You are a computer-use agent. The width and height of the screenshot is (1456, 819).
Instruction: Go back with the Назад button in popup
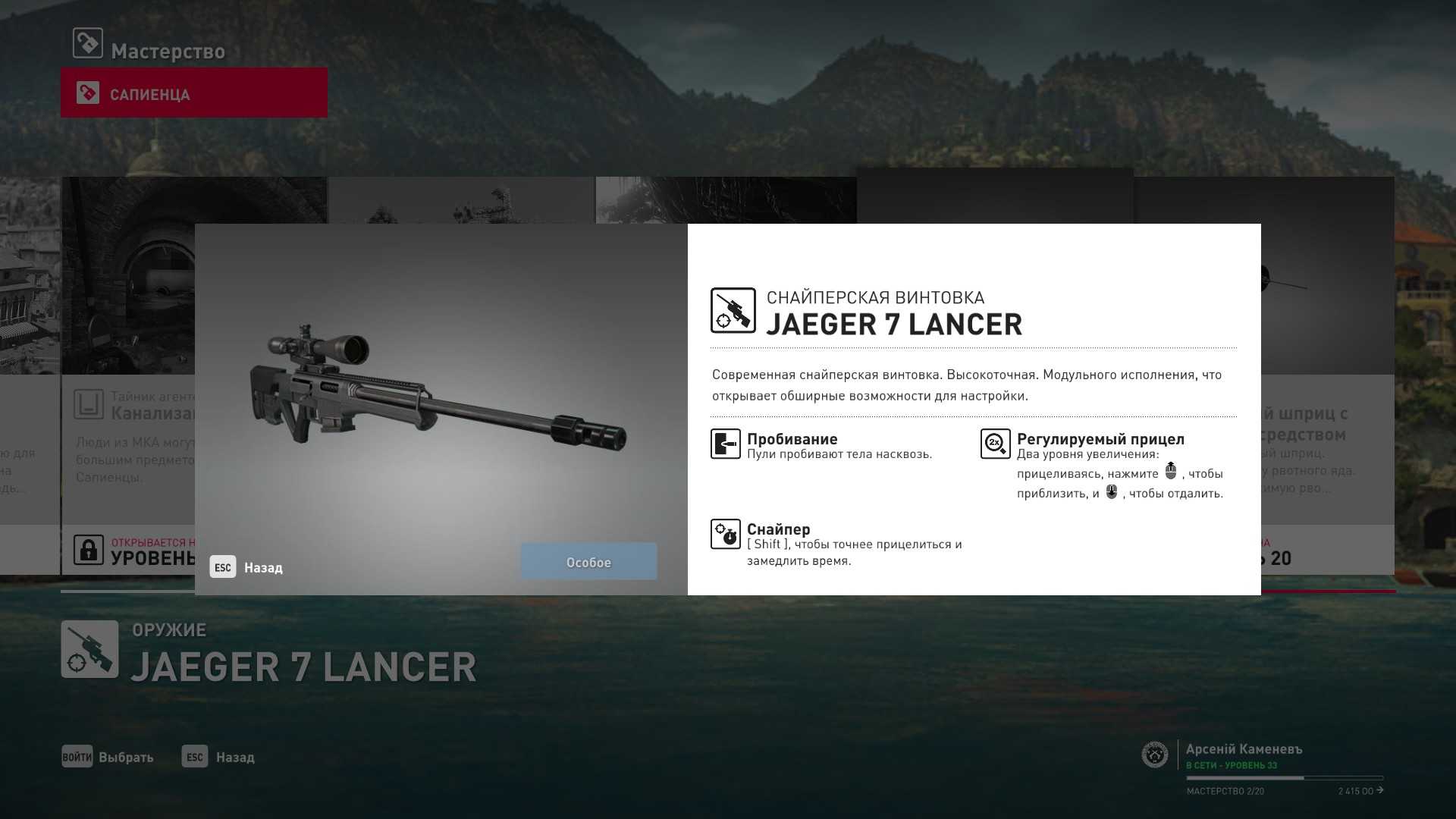pos(247,567)
